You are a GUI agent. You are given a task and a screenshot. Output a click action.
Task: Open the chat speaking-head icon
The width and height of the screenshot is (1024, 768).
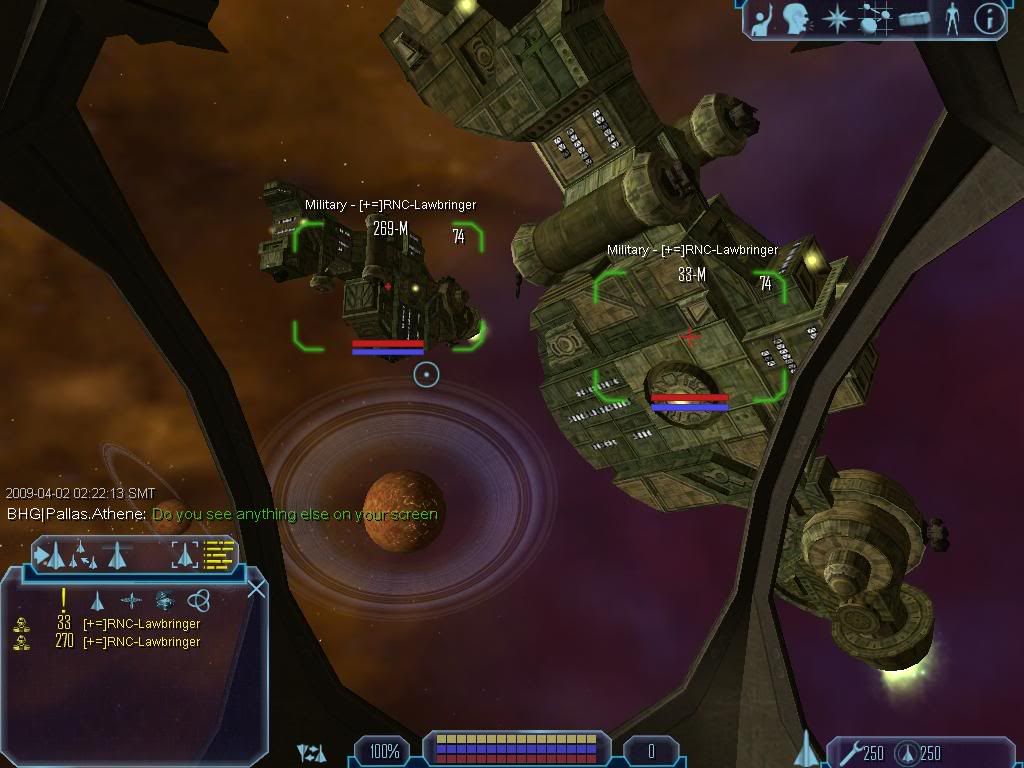tap(796, 18)
